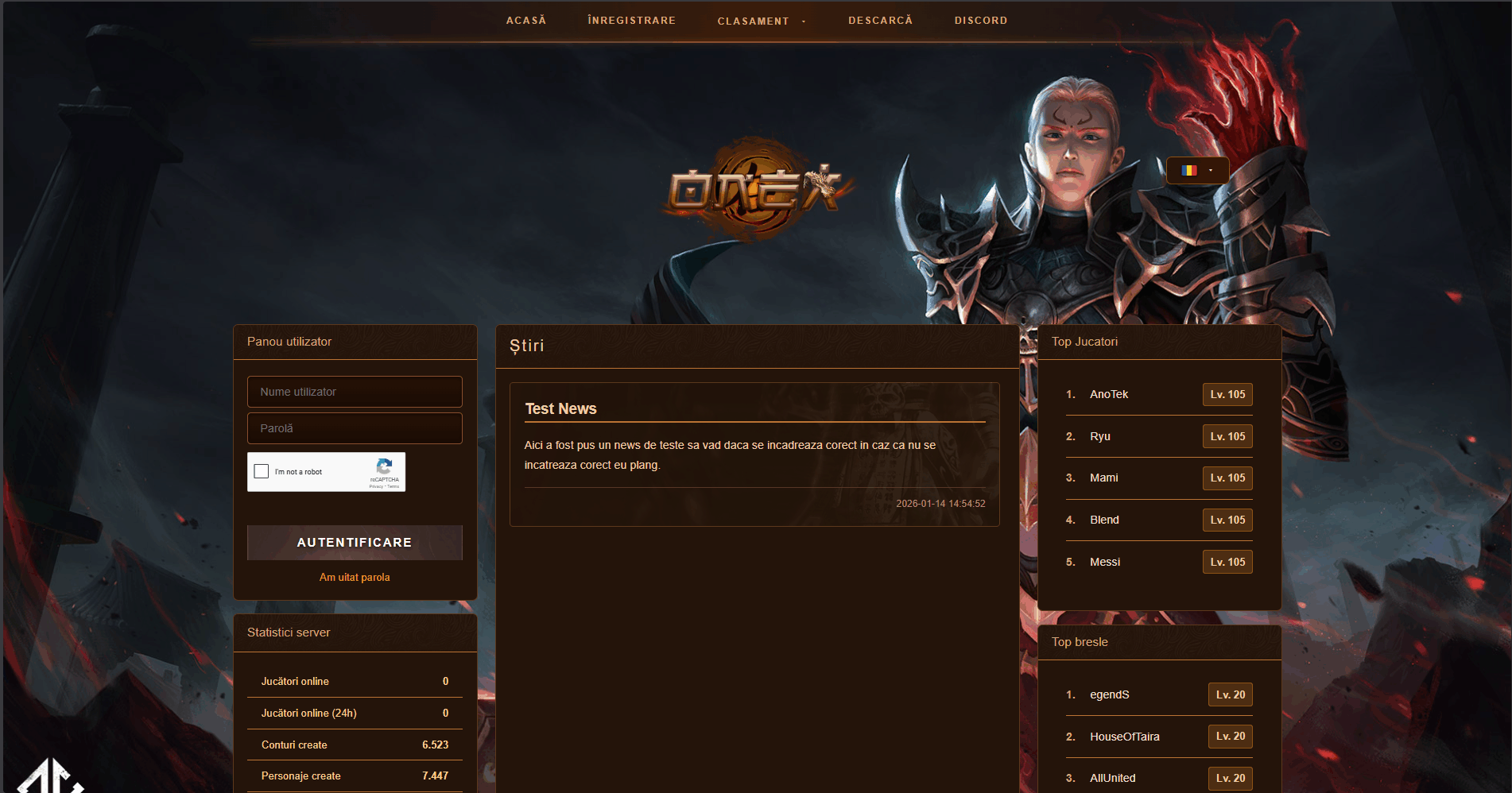The width and height of the screenshot is (1512, 793).
Task: Open the Test News article
Action: coord(560,408)
